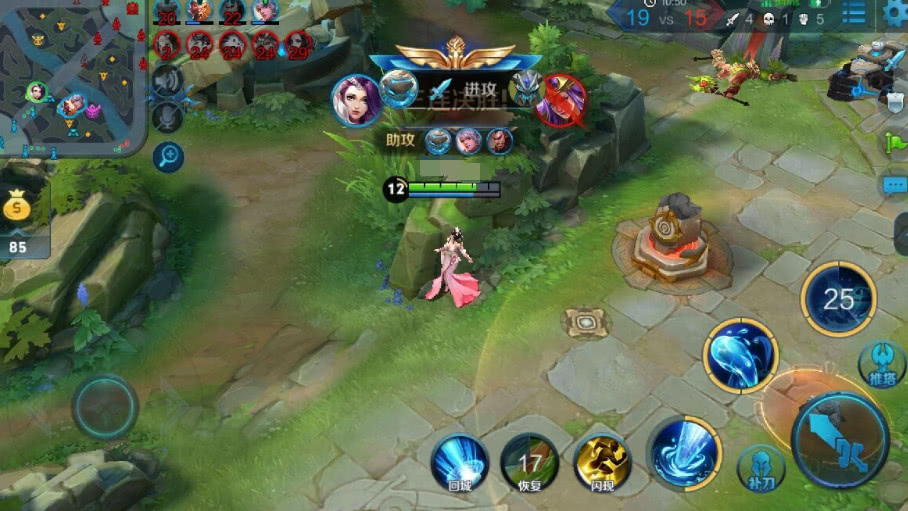Select the ultimate skill showing 25 cooldown
This screenshot has height=511, width=908.
coord(838,298)
